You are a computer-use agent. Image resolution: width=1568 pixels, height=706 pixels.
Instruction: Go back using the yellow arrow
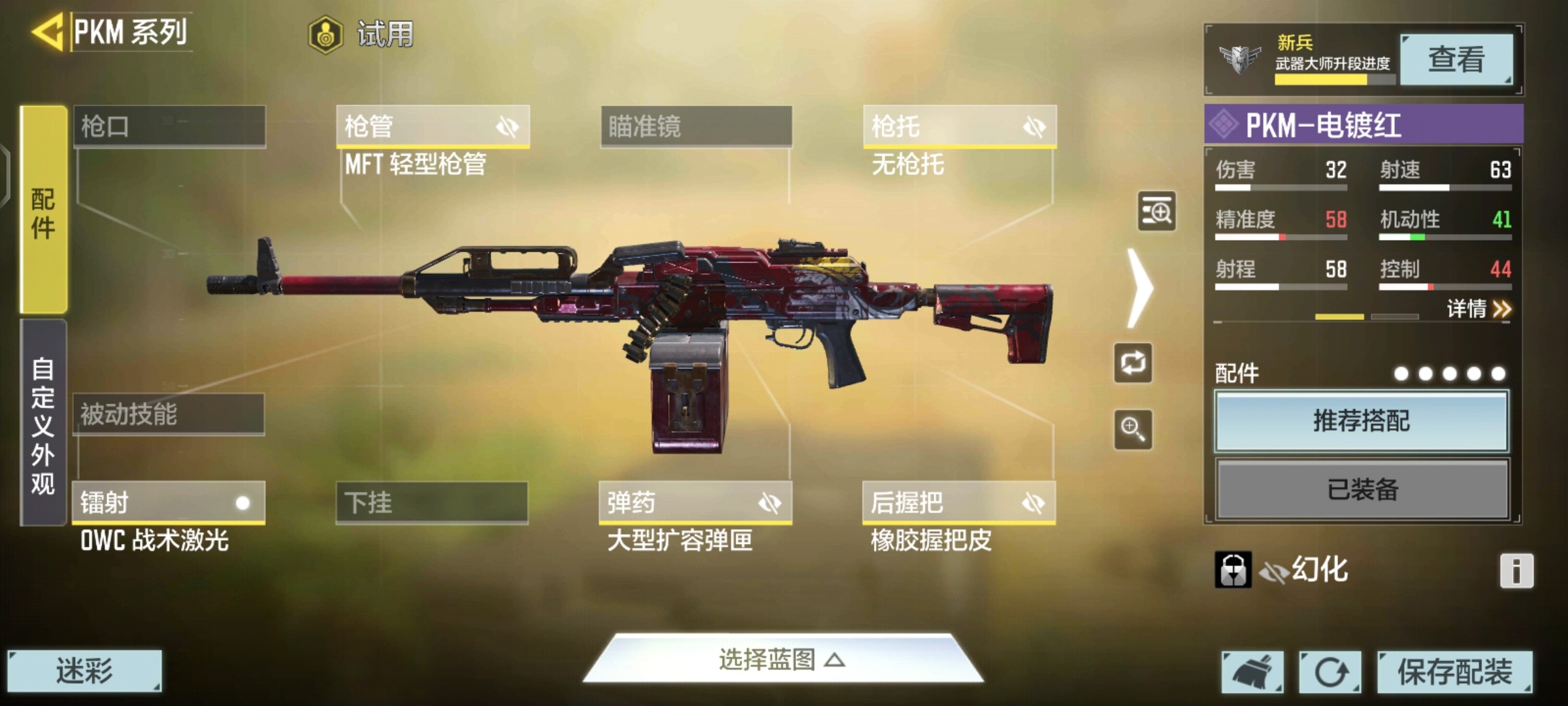coord(47,31)
